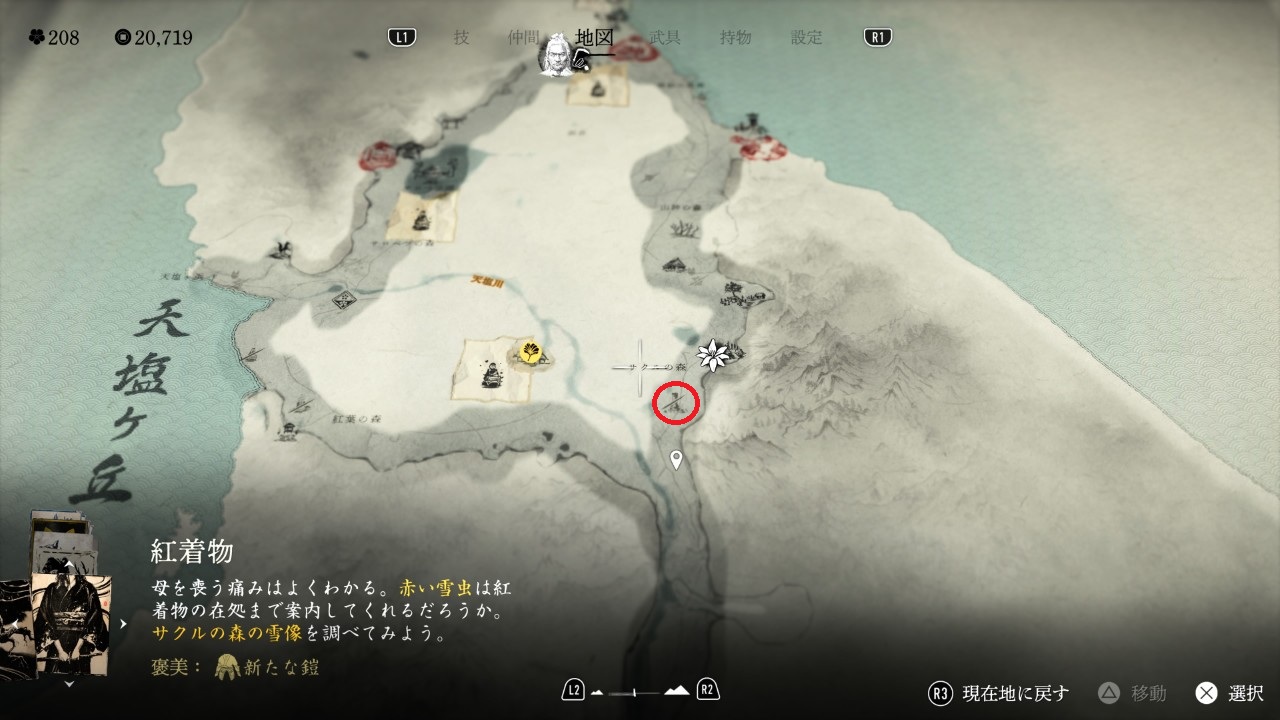Open the 持物 (items) tab

[x=735, y=37]
